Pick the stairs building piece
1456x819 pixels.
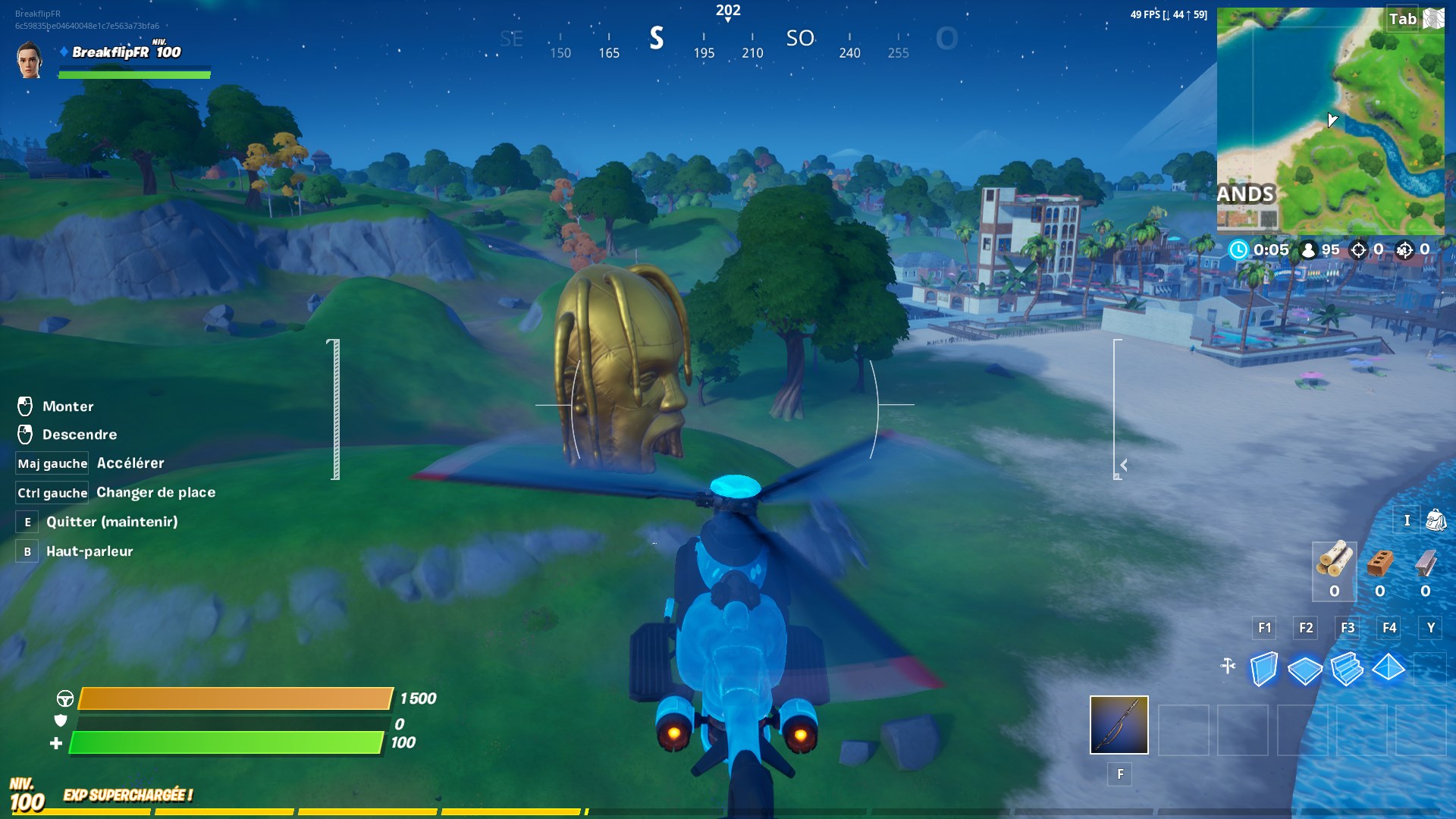coord(1347,669)
